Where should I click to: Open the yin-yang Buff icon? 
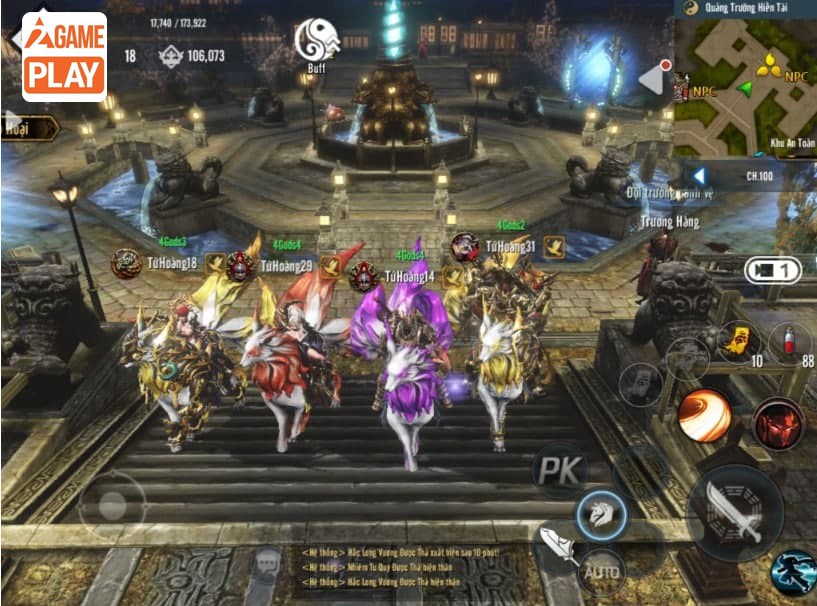click(316, 43)
